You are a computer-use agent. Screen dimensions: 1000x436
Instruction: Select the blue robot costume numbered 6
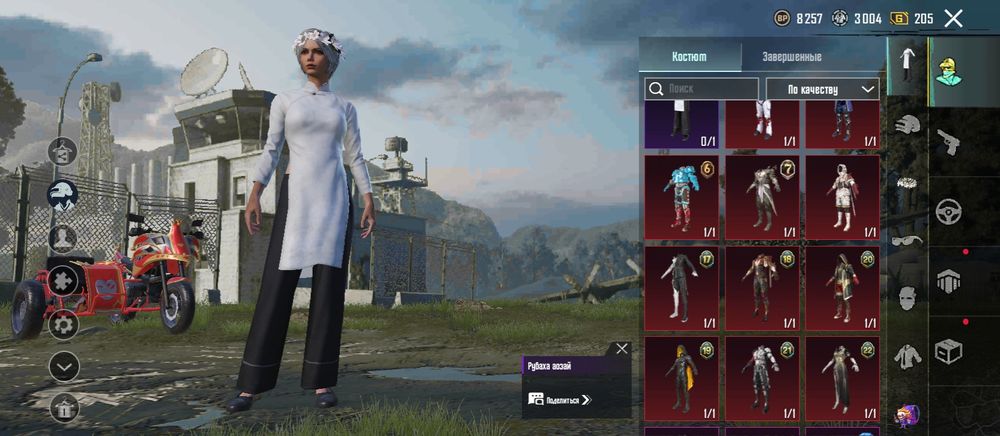click(x=681, y=196)
